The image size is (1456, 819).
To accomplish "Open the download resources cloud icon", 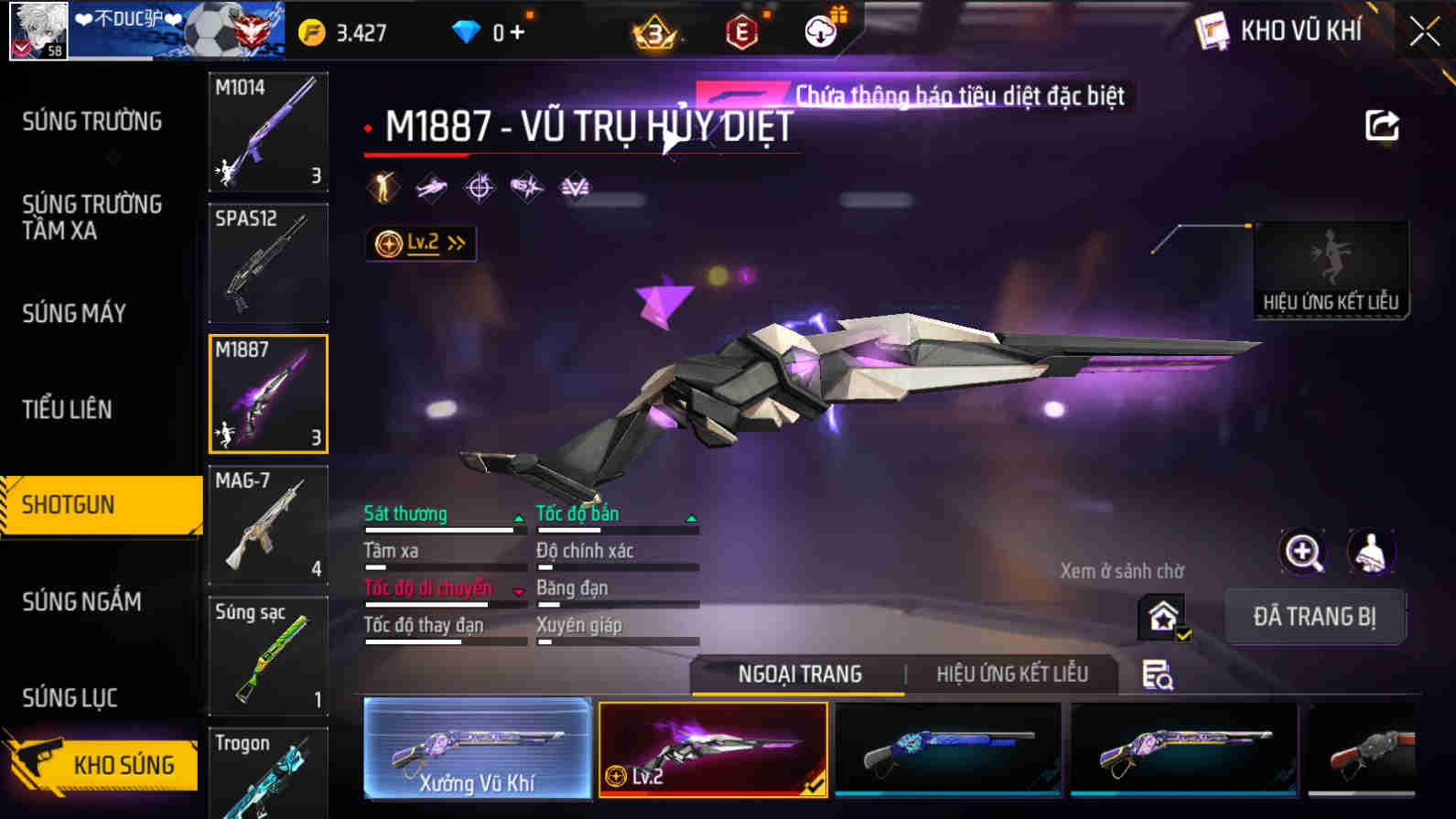I will tap(821, 30).
